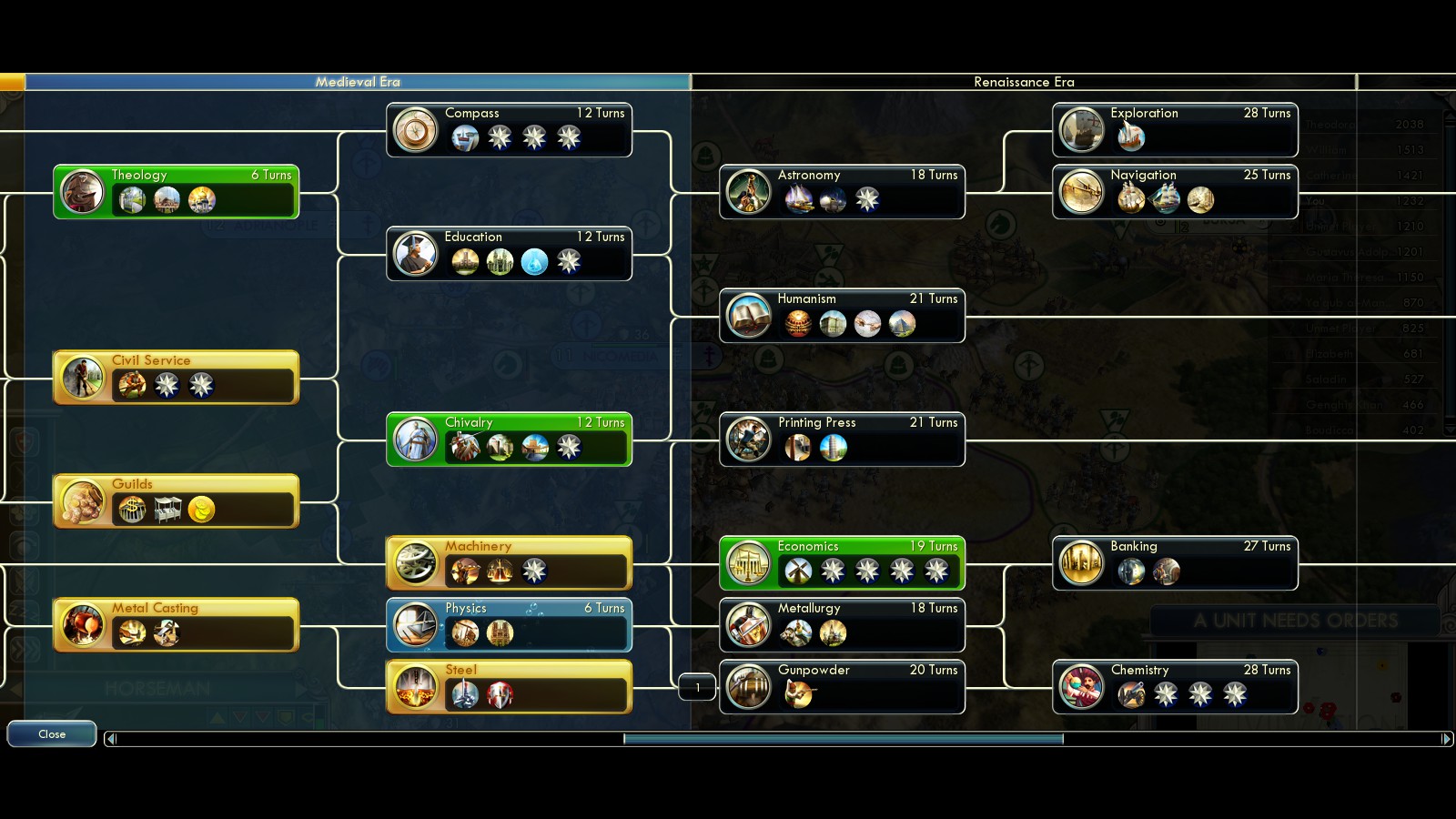Click the Machinery technology box
Image resolution: width=1456 pixels, height=819 pixels.
[509, 563]
